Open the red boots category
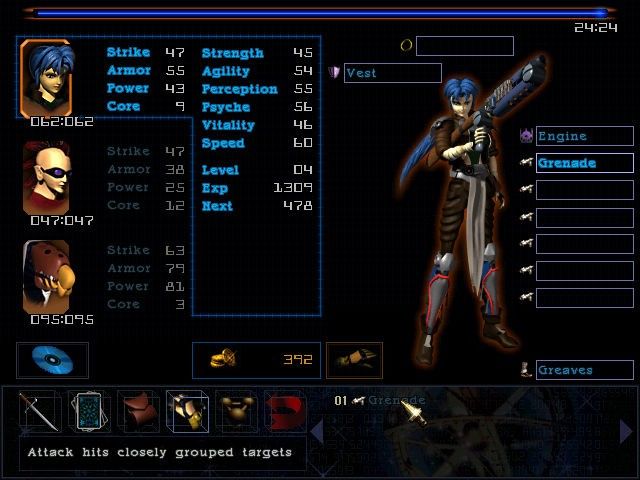The image size is (640, 480). pyautogui.click(x=138, y=411)
